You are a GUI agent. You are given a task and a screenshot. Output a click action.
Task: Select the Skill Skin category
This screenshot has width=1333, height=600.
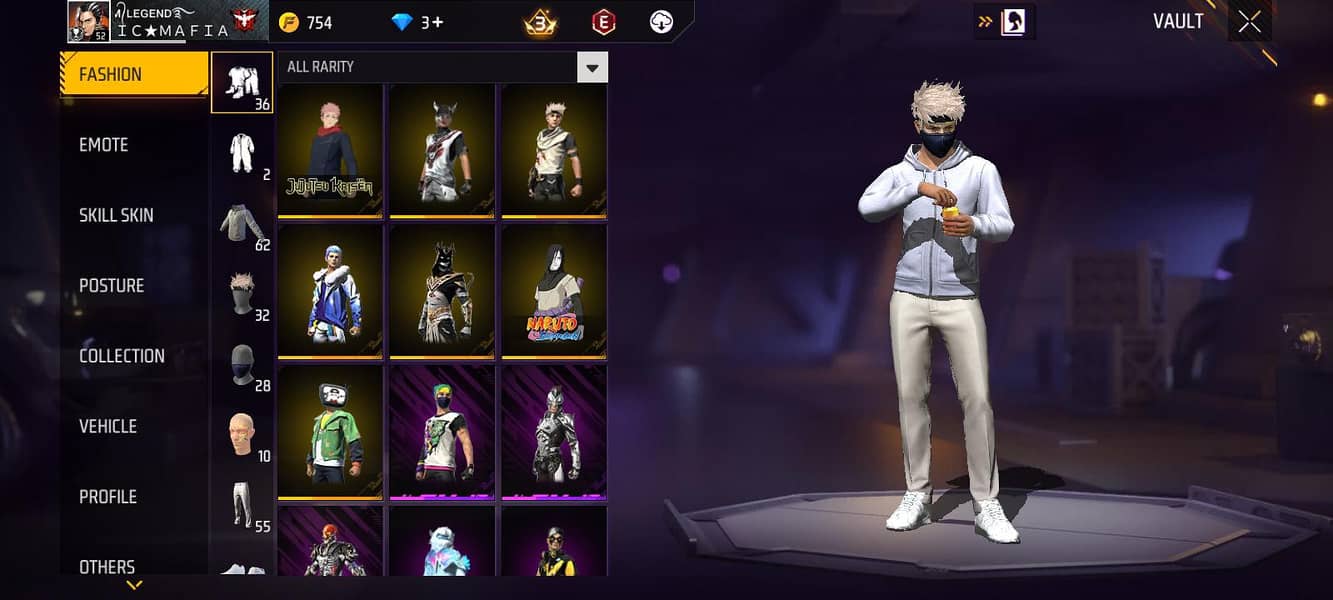(116, 215)
